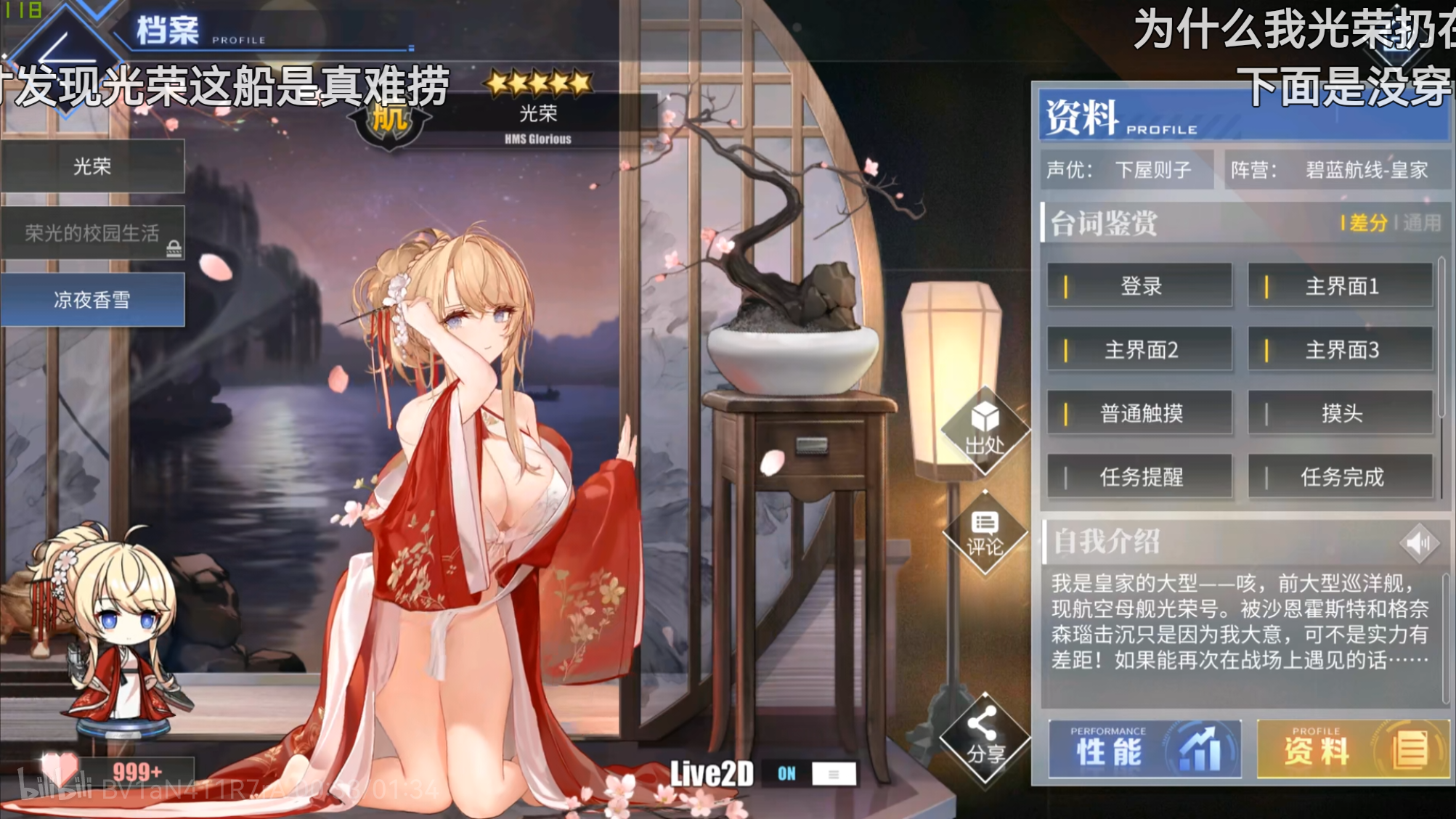The image size is (1456, 819).
Task: Play the 主界面2 voice line
Action: coord(1139,350)
